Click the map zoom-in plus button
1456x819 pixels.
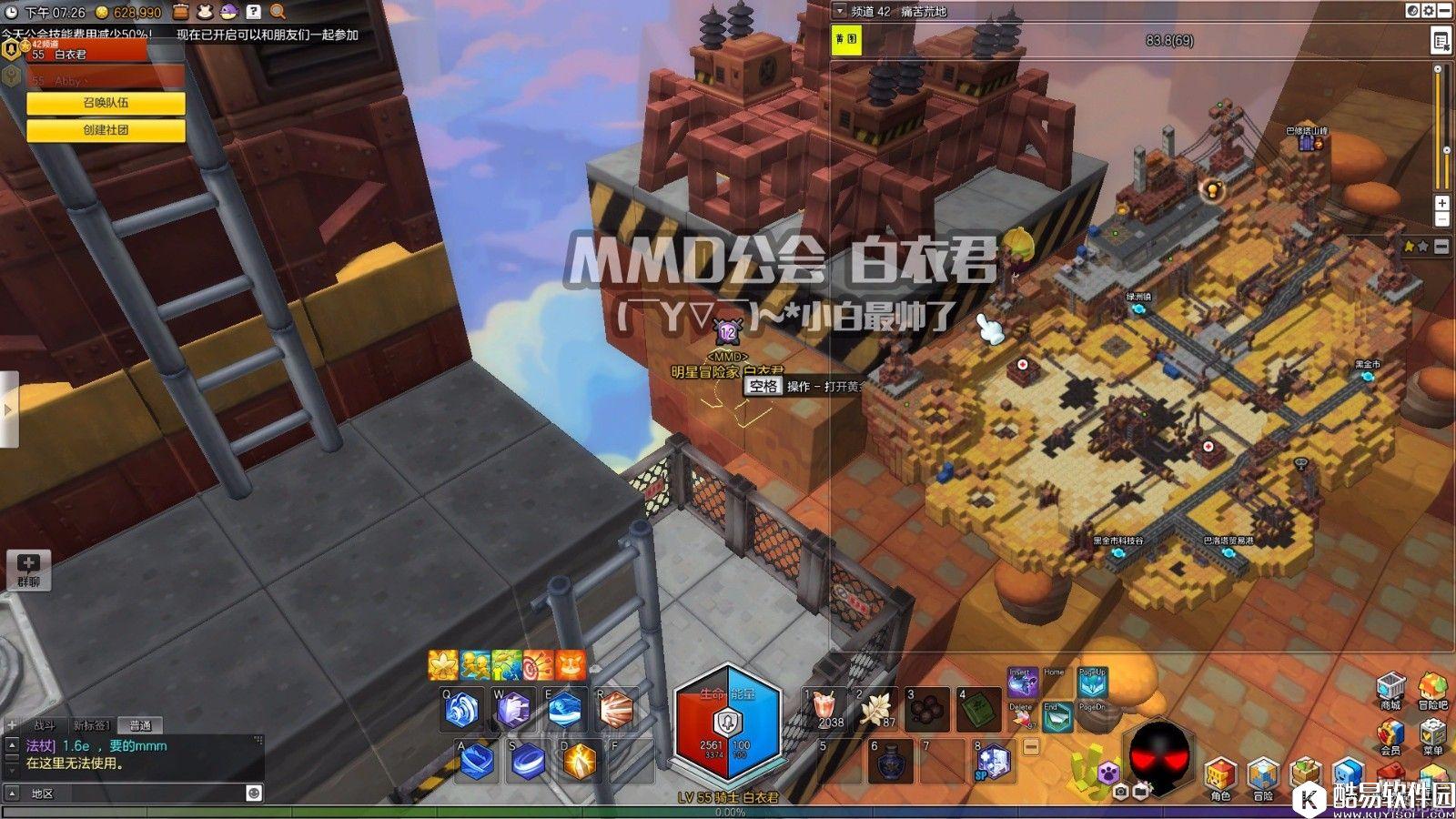(x=1441, y=203)
